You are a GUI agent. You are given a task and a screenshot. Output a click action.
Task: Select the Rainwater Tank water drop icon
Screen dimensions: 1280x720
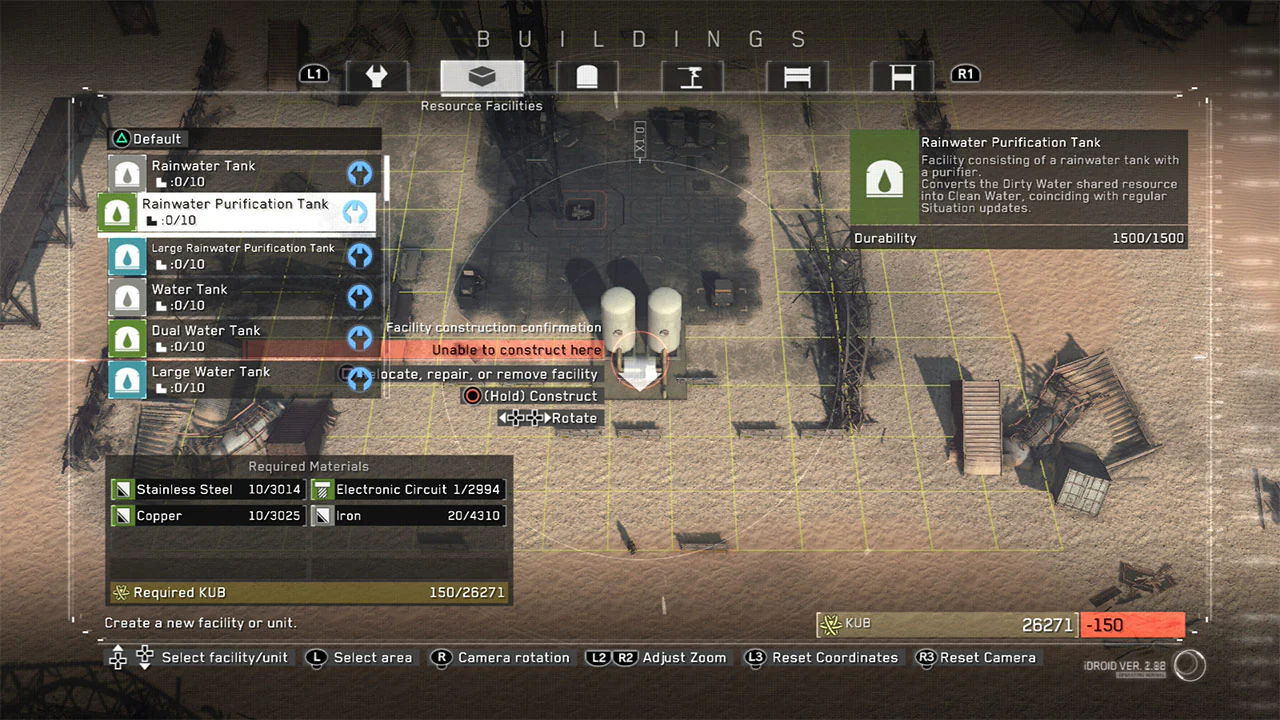coord(126,173)
